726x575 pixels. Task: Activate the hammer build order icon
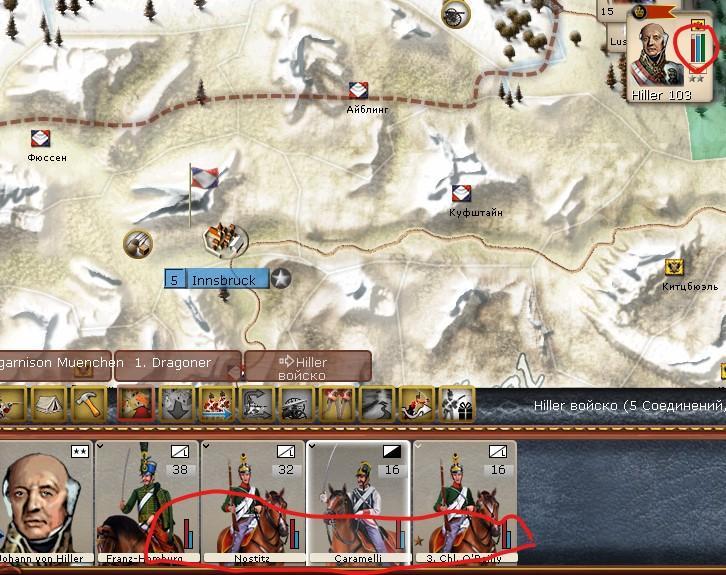tap(89, 405)
